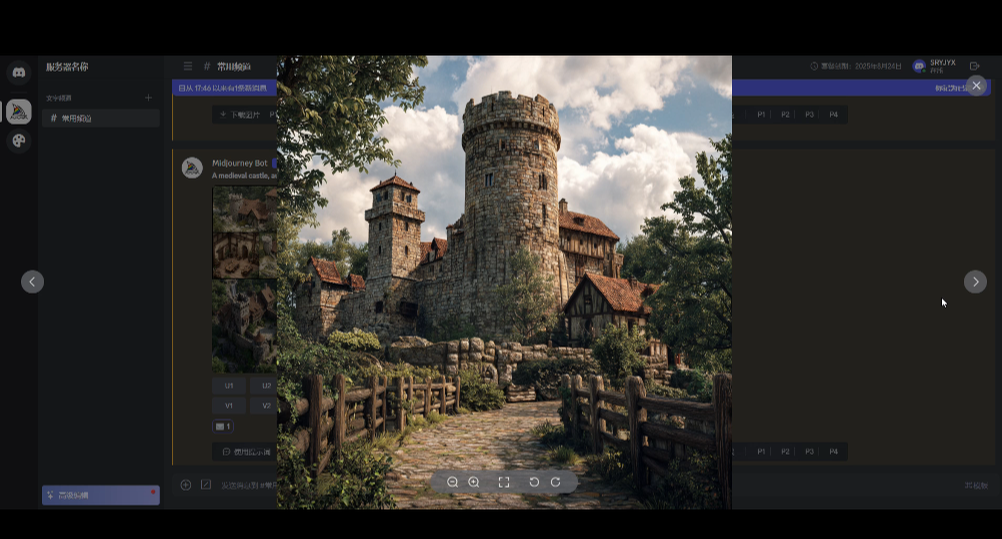Open the SRYJYX user profile
The image size is (1002, 539).
pyautogui.click(x=934, y=66)
